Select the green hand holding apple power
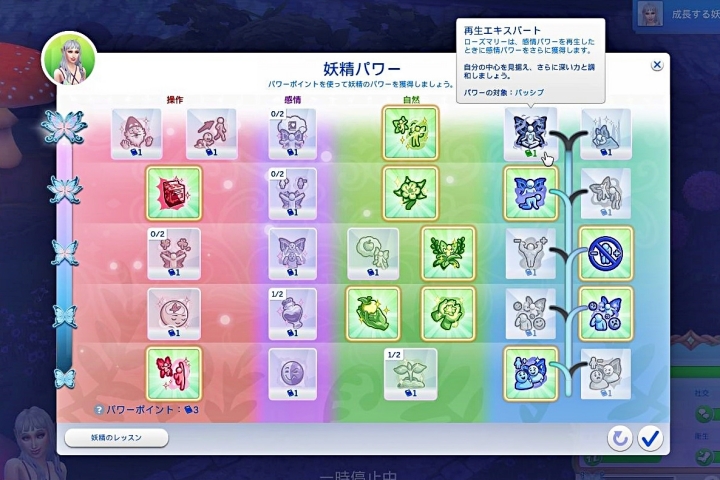Screen dimensions: 720x480 point(372,310)
